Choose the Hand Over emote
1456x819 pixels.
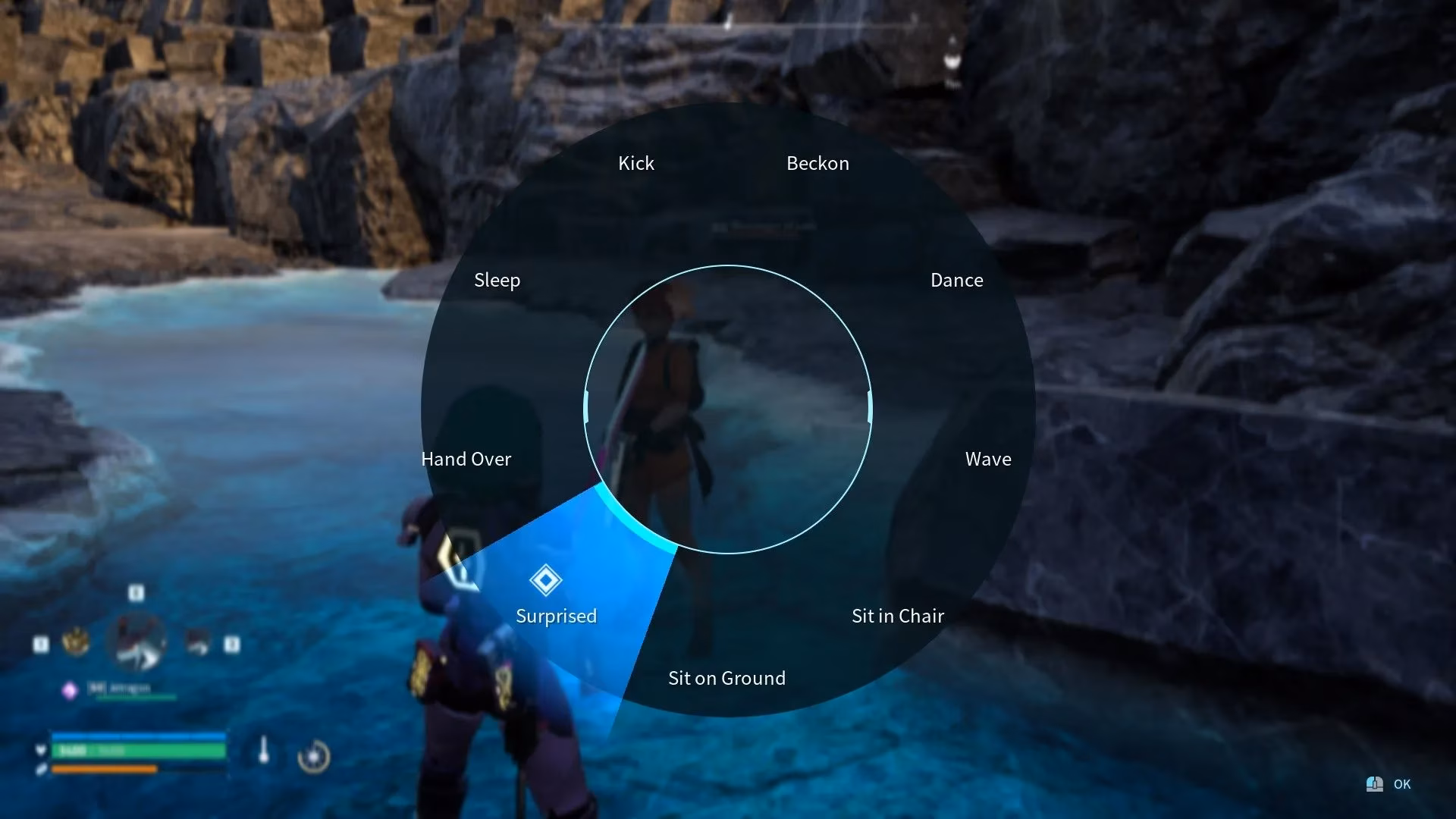pos(466,460)
